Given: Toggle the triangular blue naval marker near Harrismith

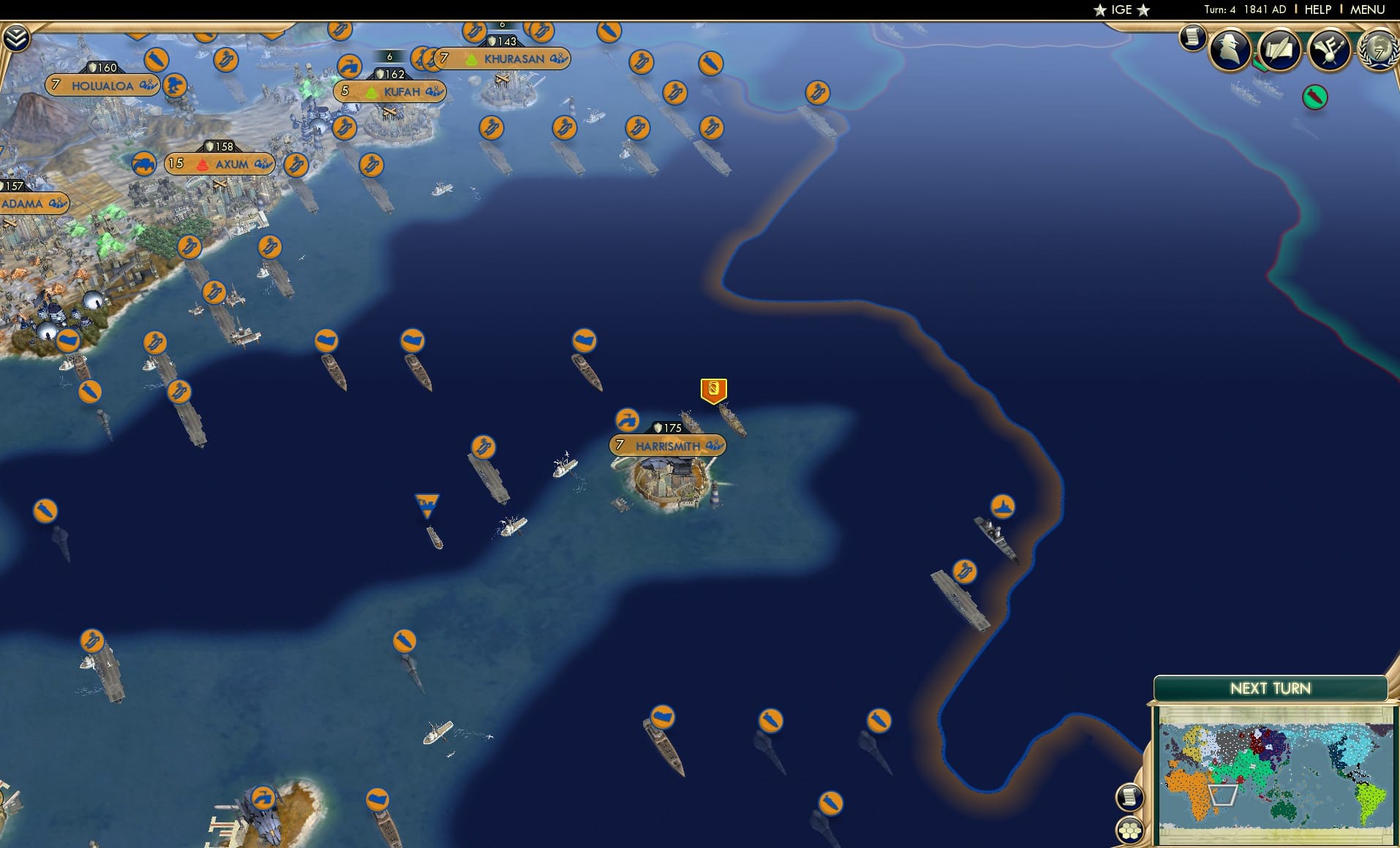Looking at the screenshot, I should click(428, 501).
